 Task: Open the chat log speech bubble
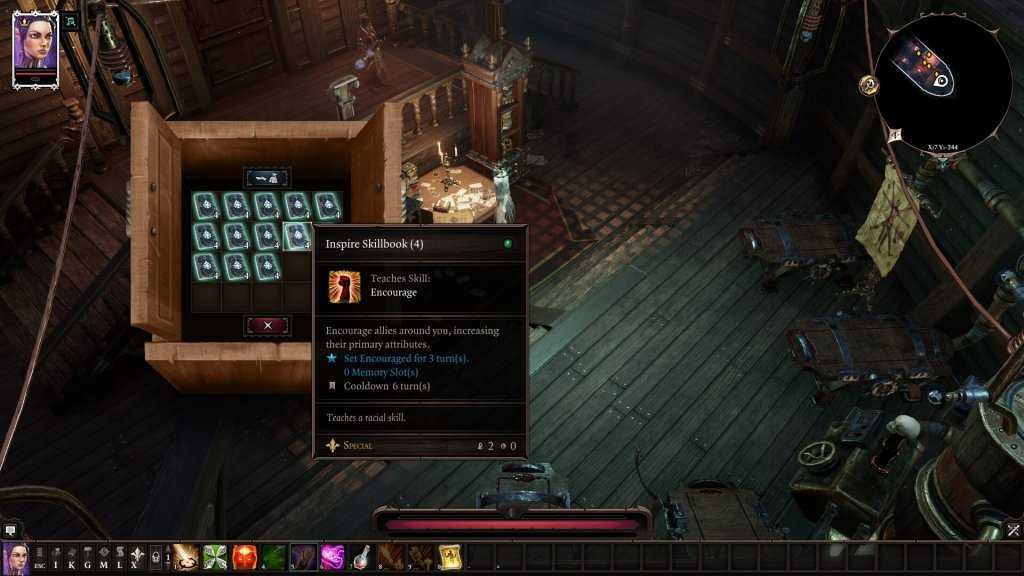[x=11, y=530]
